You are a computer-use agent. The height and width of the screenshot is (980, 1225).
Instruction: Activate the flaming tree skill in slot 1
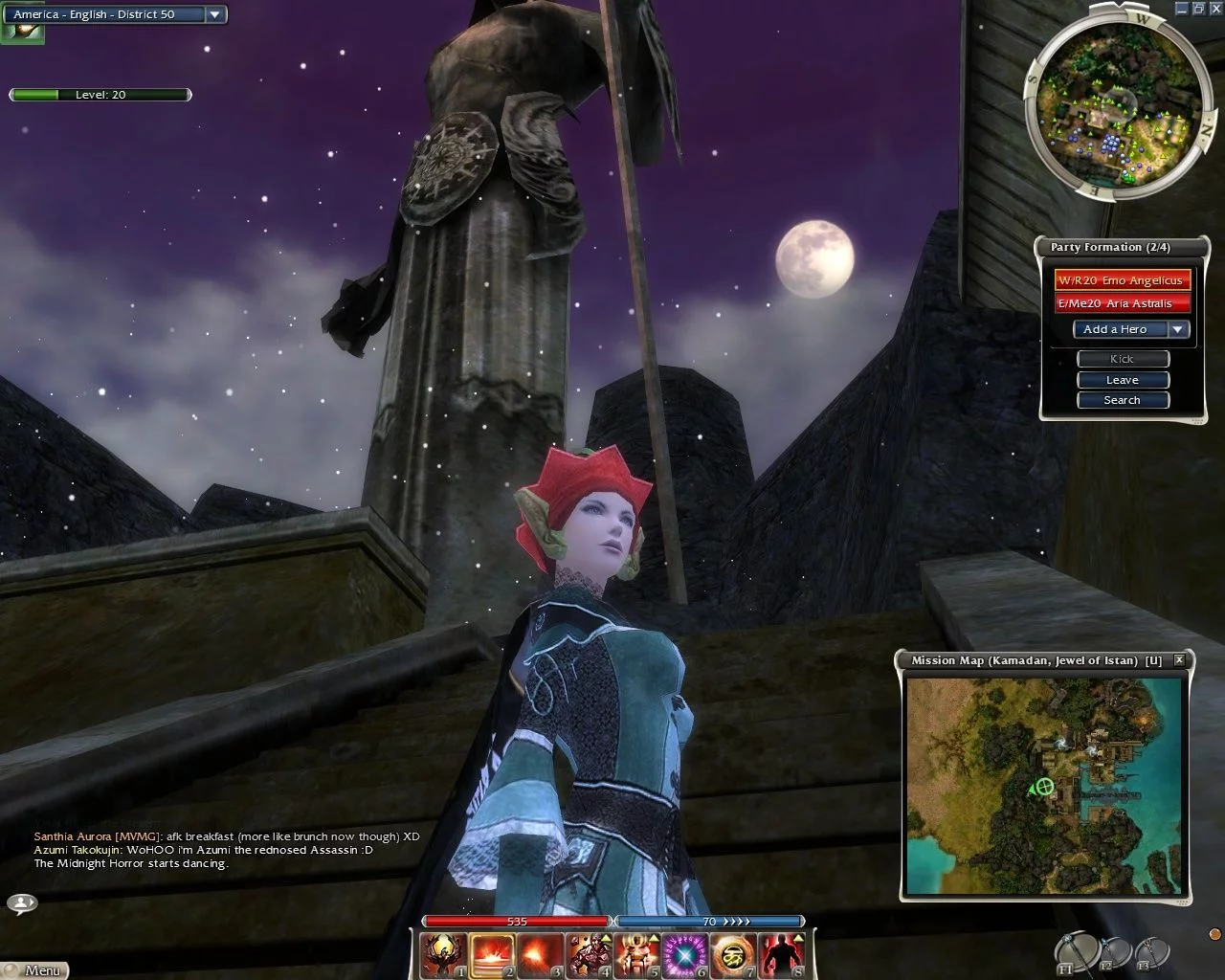click(x=445, y=955)
